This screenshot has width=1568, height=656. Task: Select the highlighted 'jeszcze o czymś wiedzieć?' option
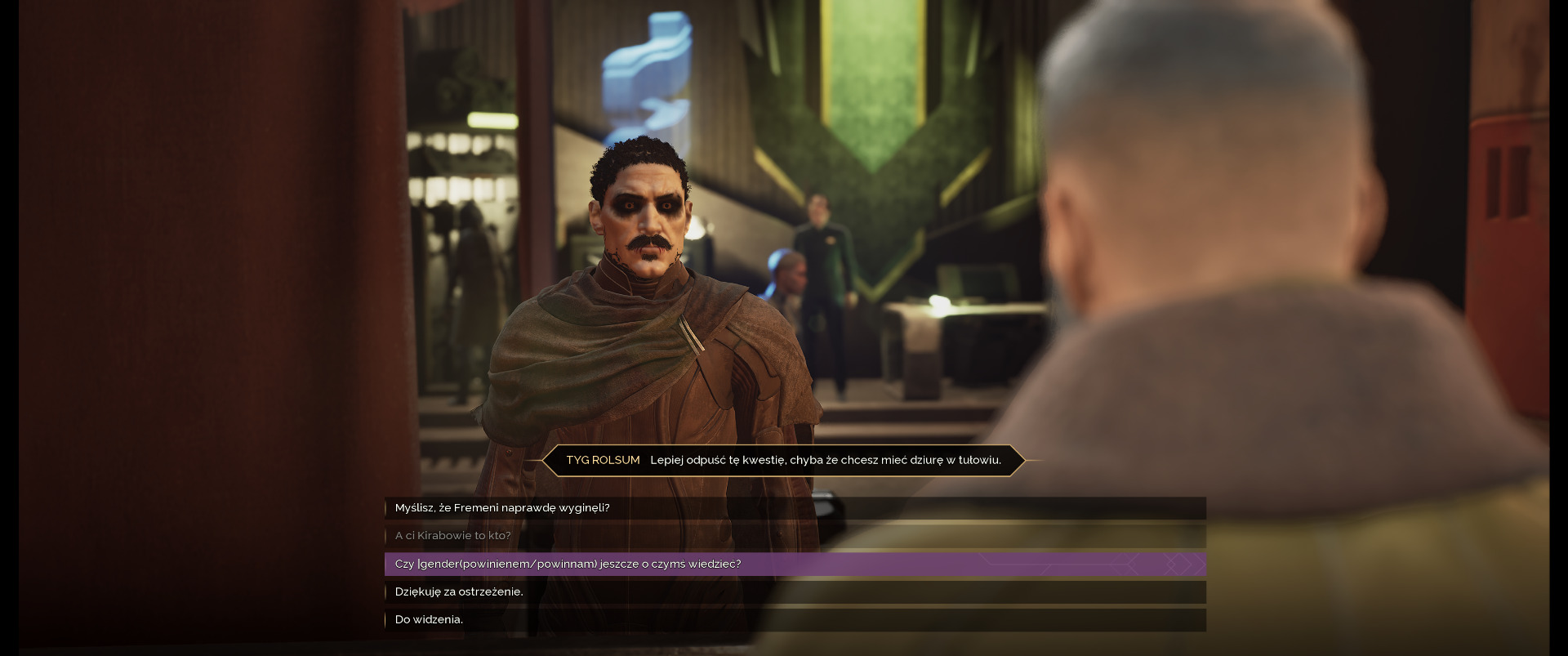click(x=568, y=564)
